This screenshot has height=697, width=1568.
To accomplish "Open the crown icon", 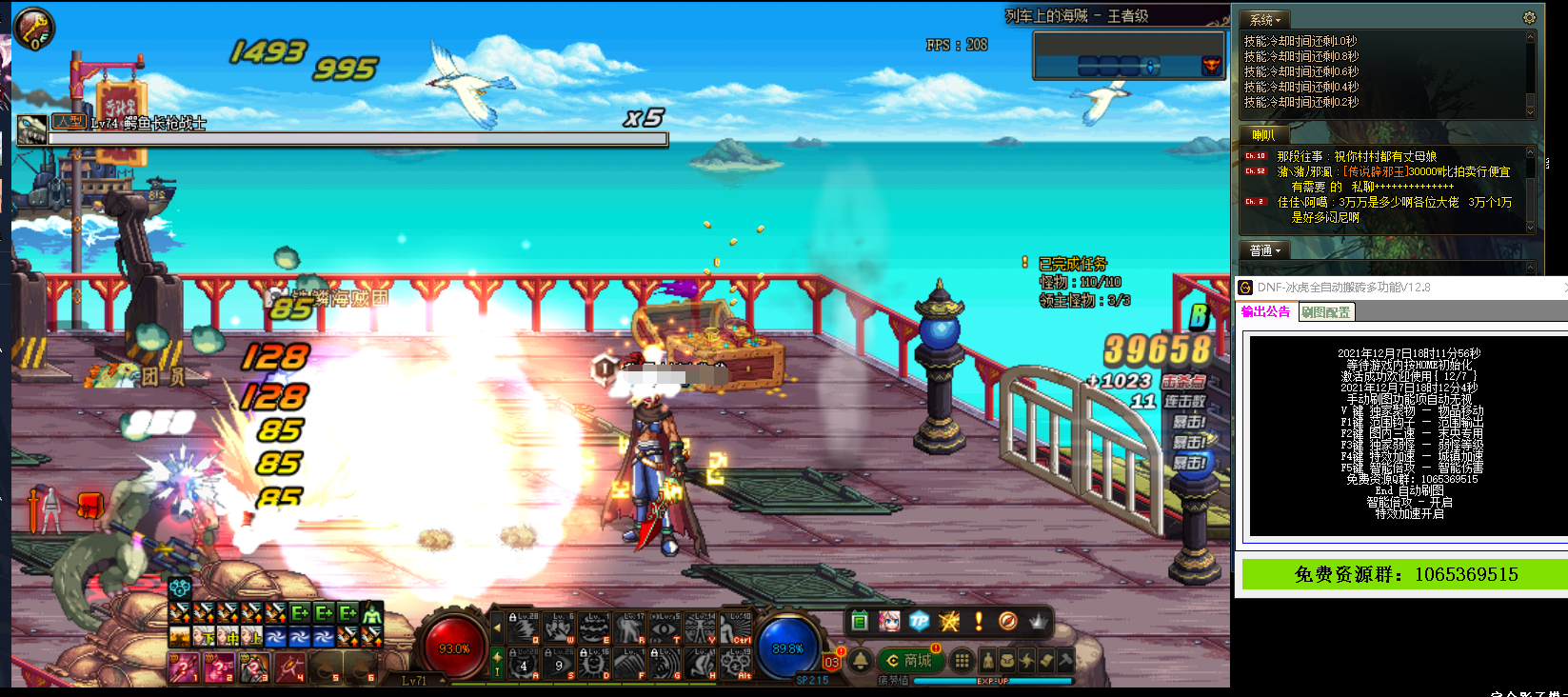I will point(1038,622).
